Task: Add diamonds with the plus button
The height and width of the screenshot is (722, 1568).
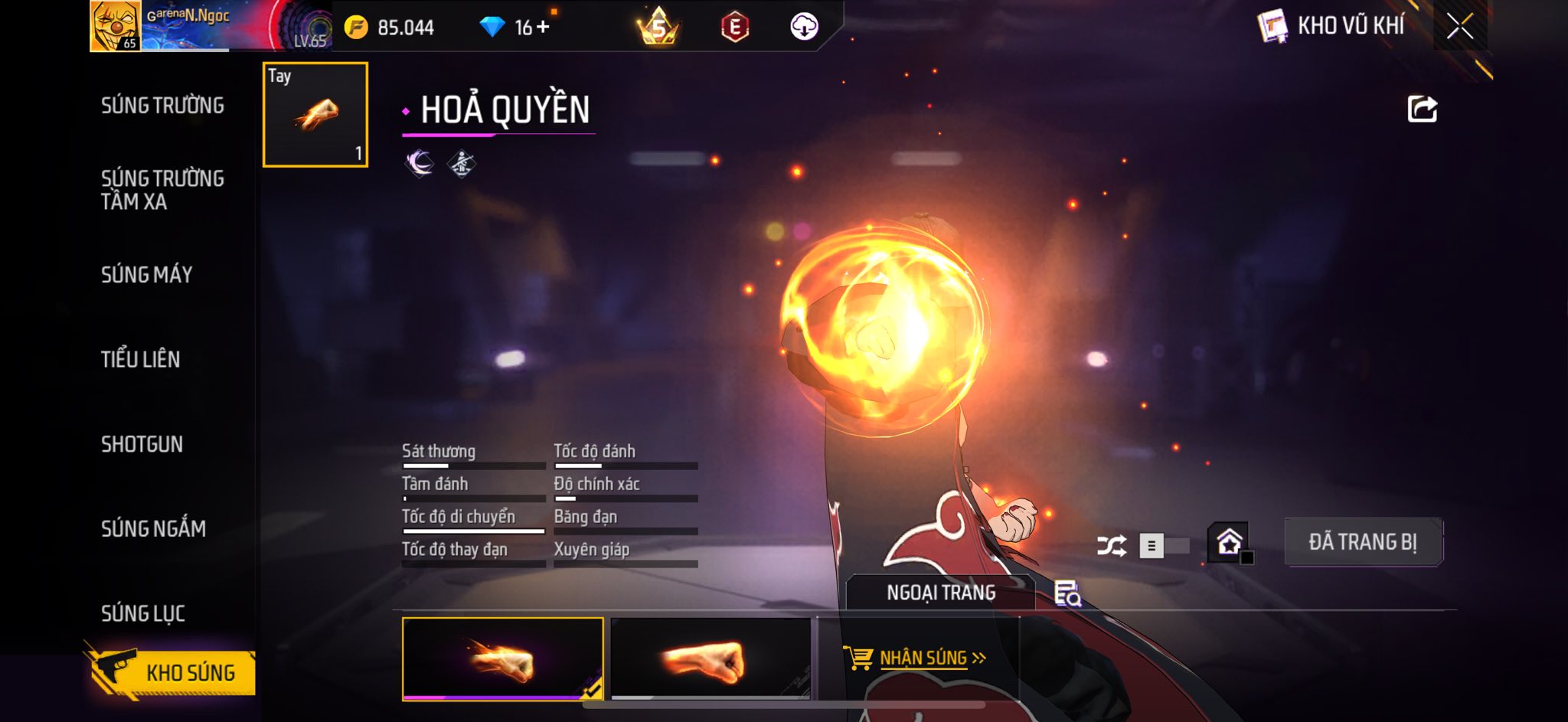Action: point(543,28)
